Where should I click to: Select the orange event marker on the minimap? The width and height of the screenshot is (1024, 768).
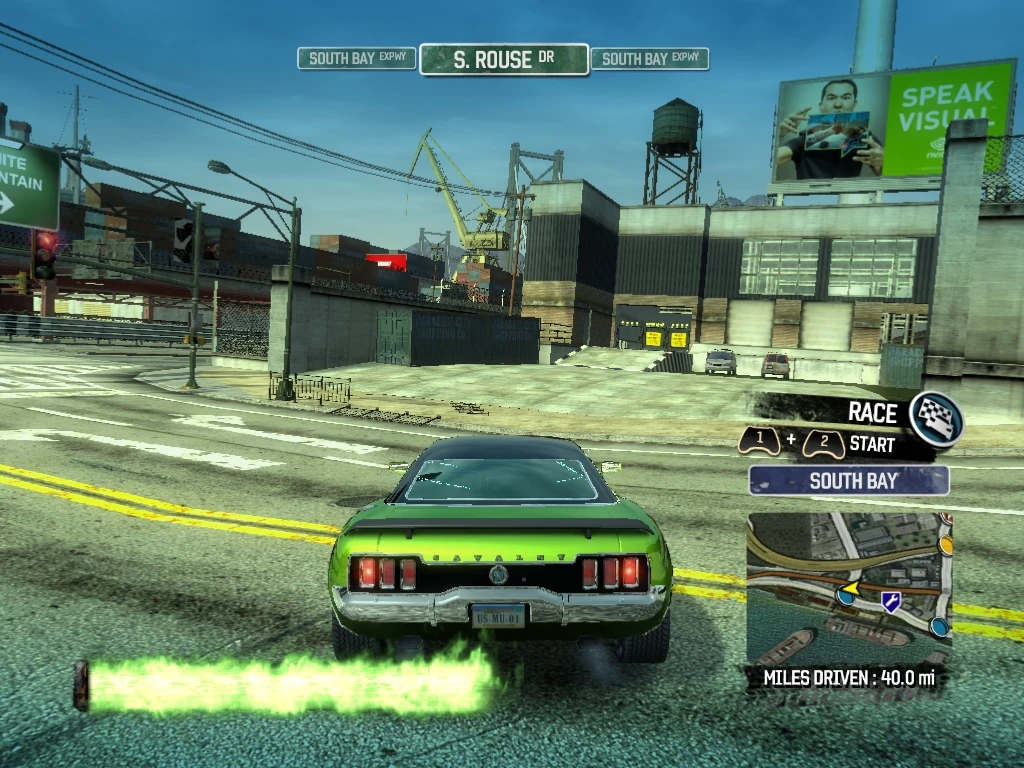pyautogui.click(x=945, y=545)
